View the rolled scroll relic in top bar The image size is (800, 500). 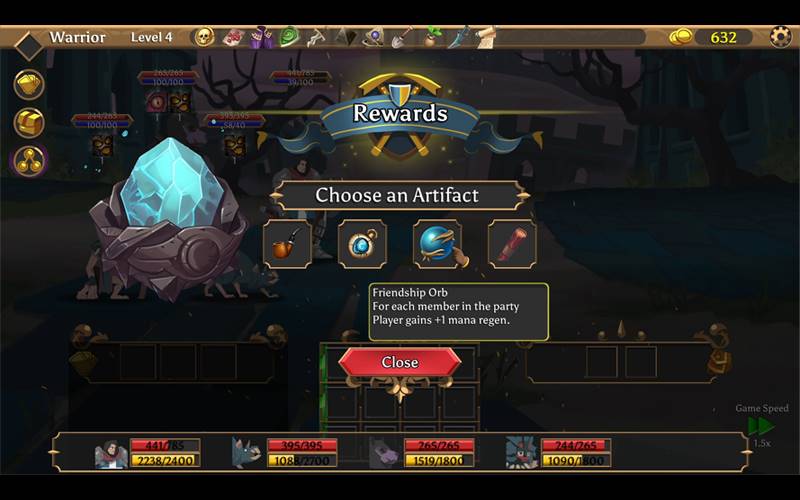(x=485, y=37)
